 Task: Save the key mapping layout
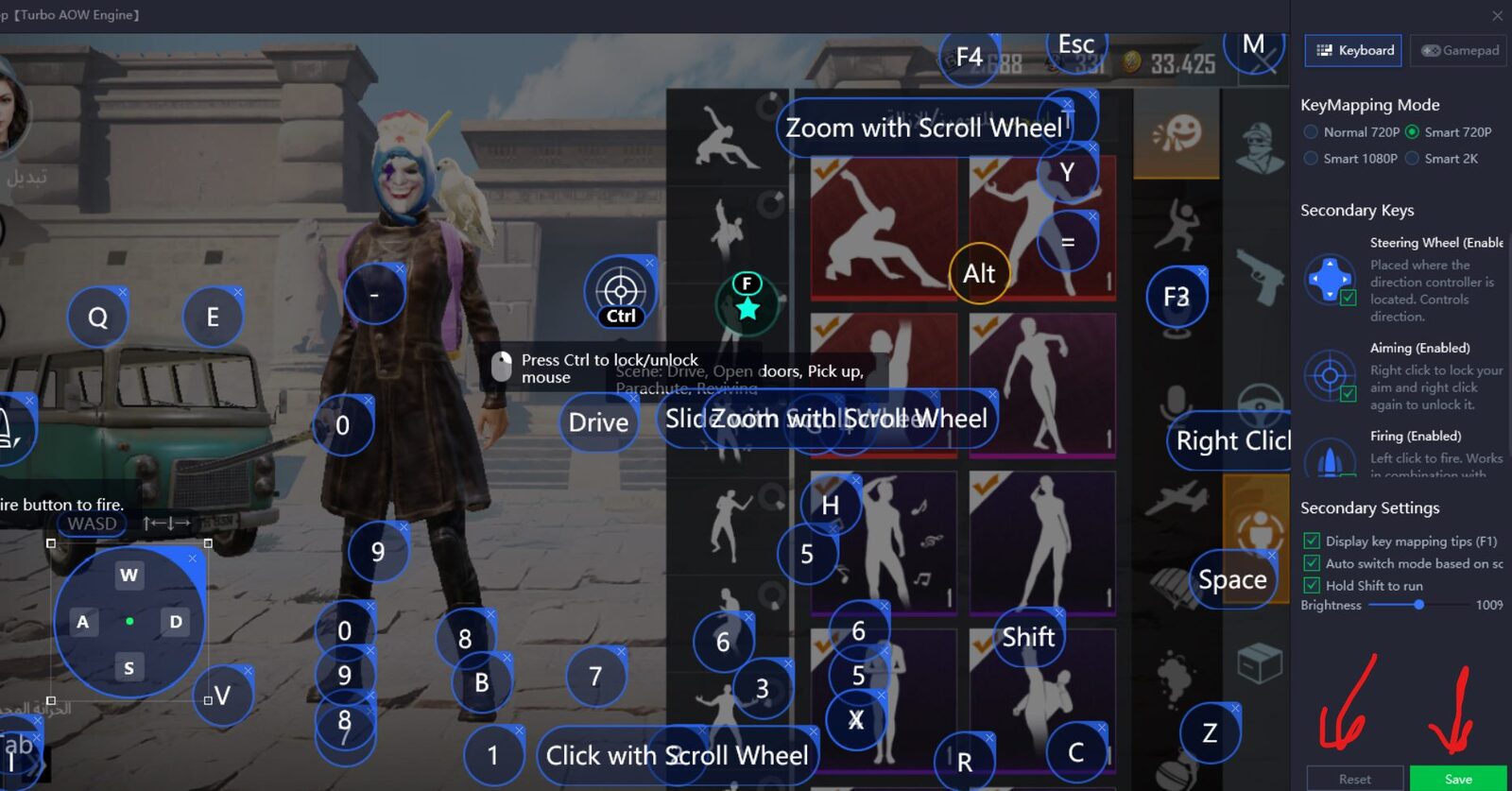click(1457, 779)
